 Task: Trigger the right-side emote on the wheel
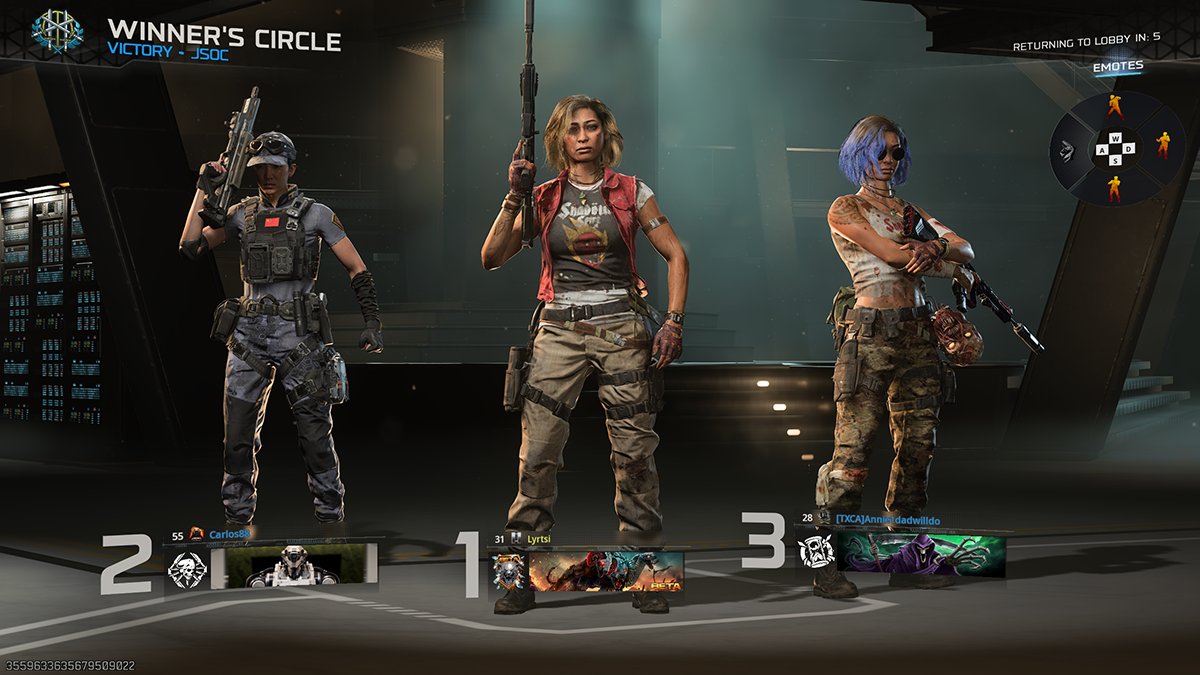pyautogui.click(x=1163, y=146)
